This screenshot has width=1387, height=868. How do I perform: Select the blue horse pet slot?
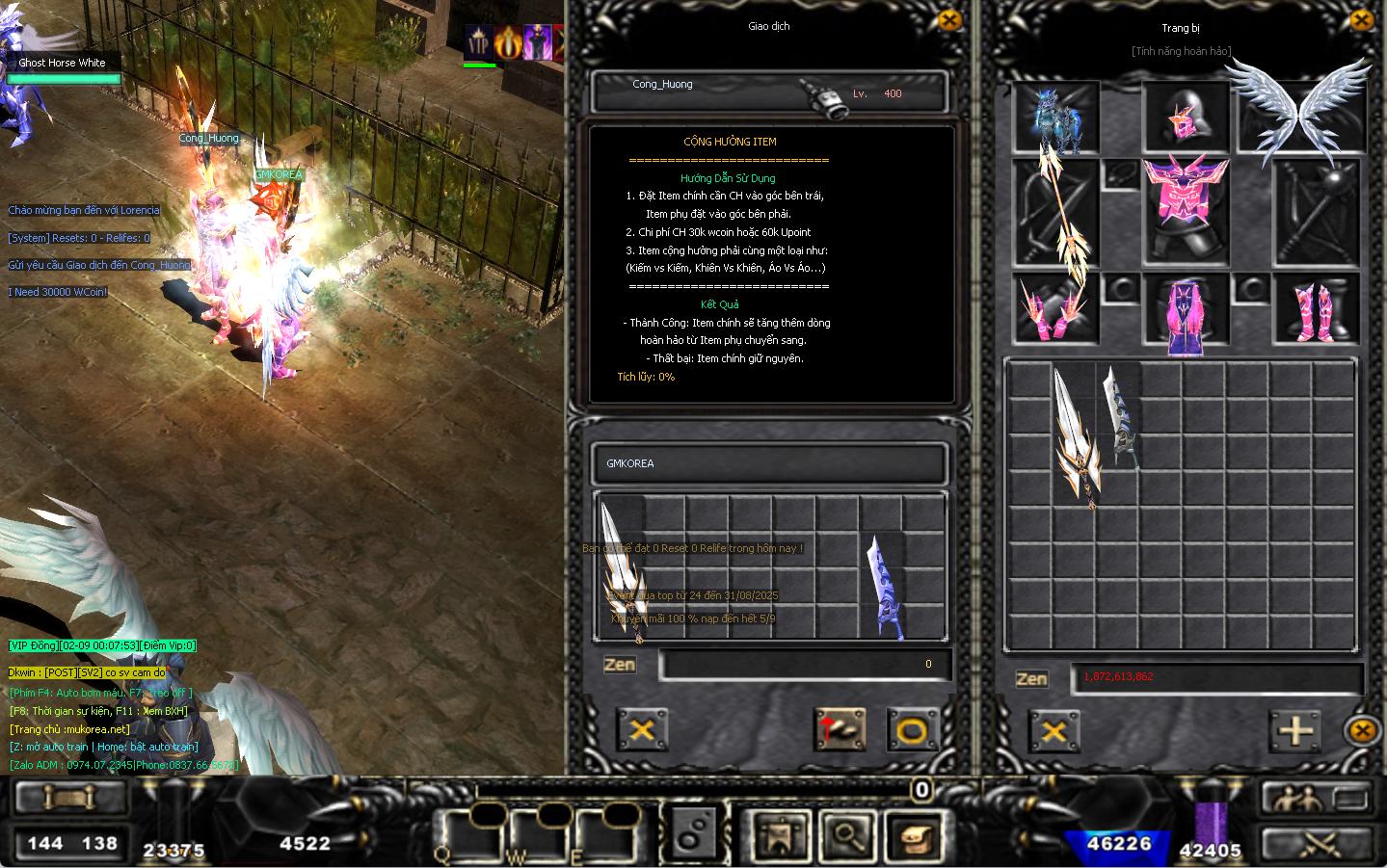pyautogui.click(x=1056, y=118)
